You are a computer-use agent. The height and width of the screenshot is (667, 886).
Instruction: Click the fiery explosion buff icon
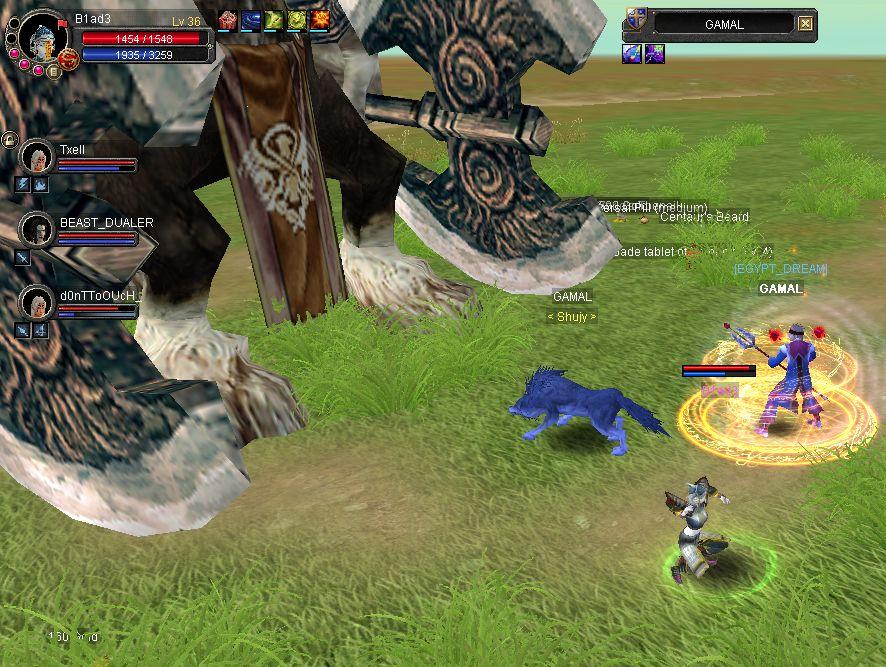(x=320, y=20)
